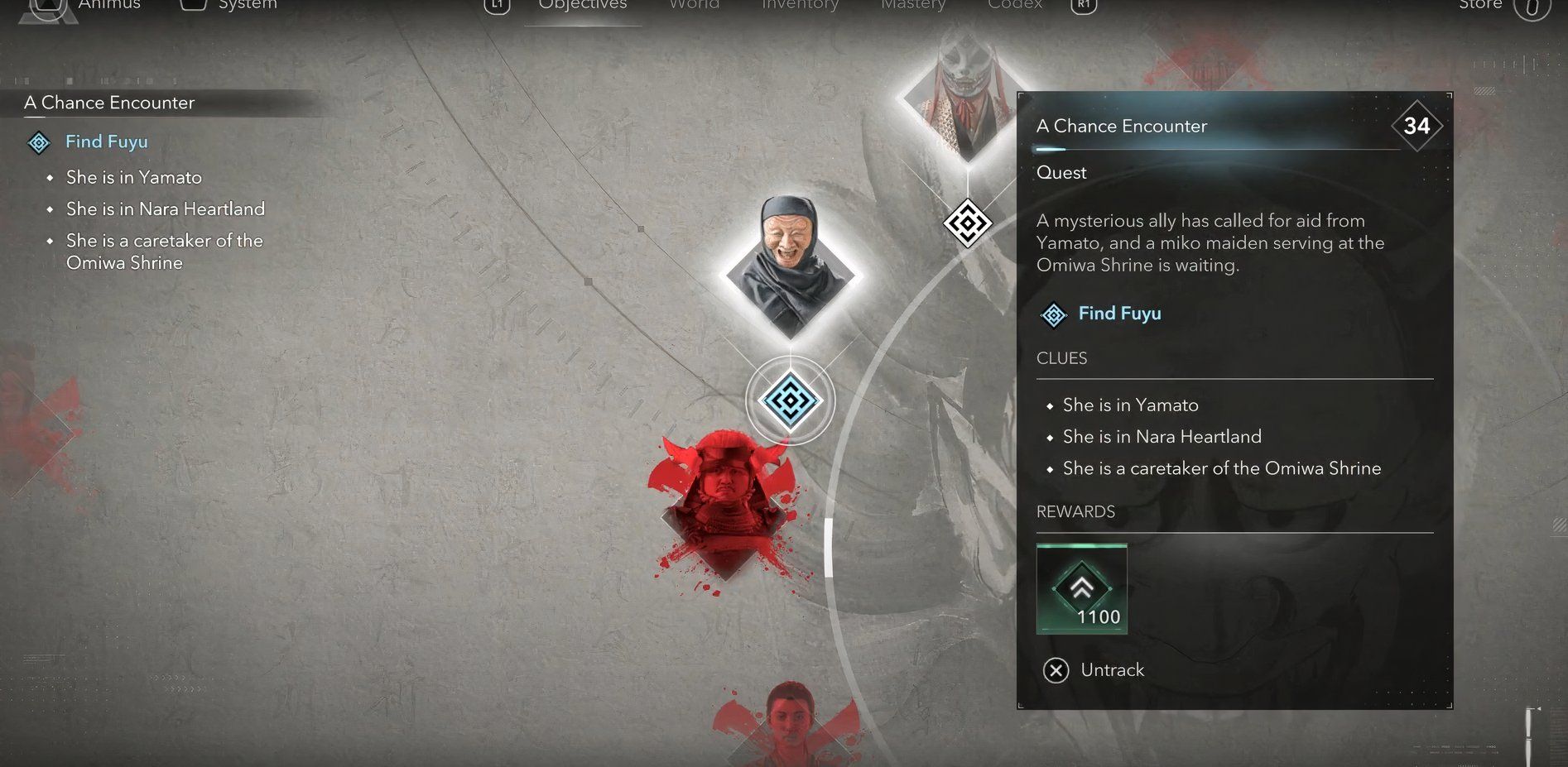Untrack the A Chance Encounter quest
The image size is (1568, 767).
pos(1094,669)
